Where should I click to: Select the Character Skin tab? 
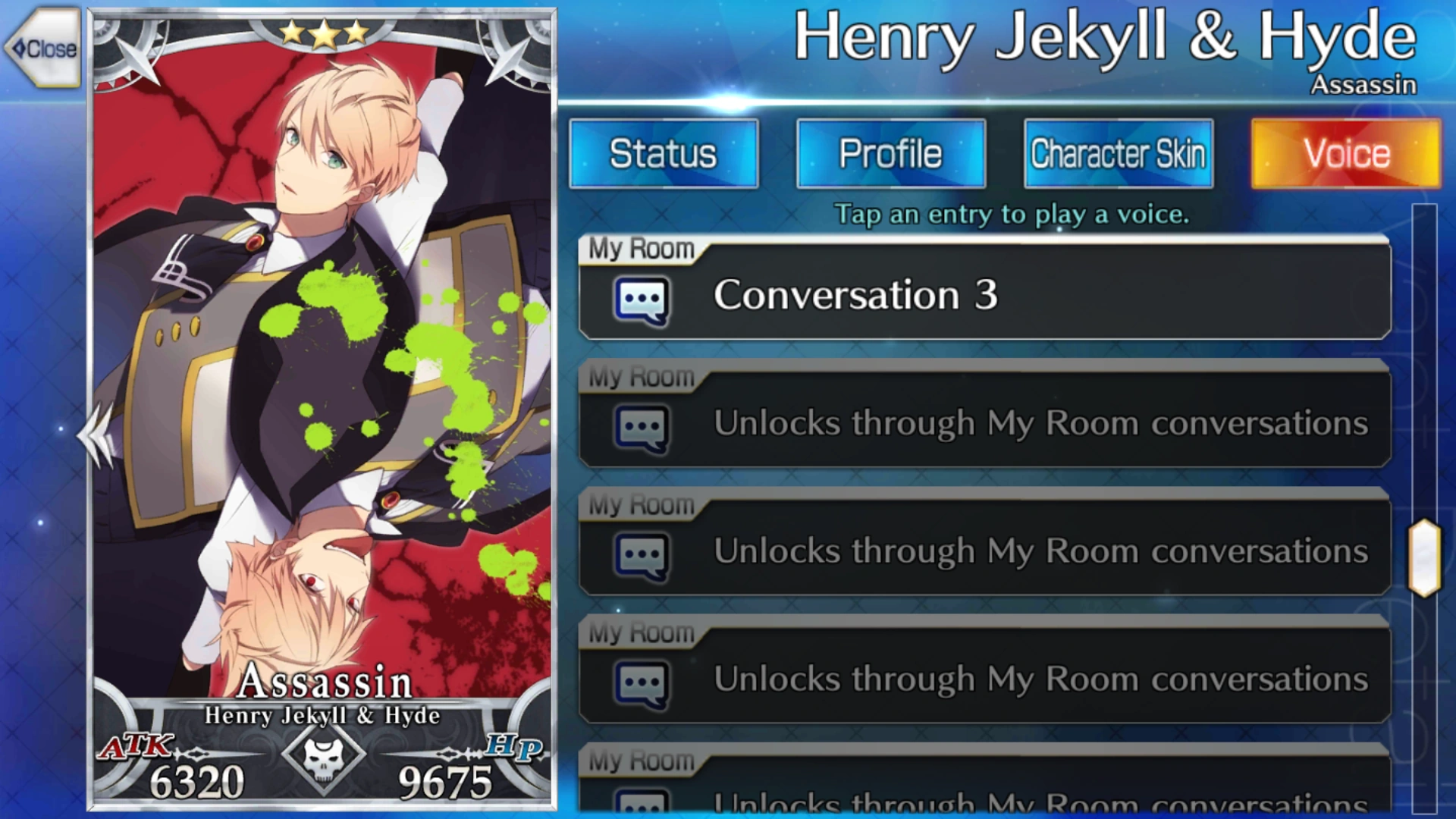coord(1117,152)
